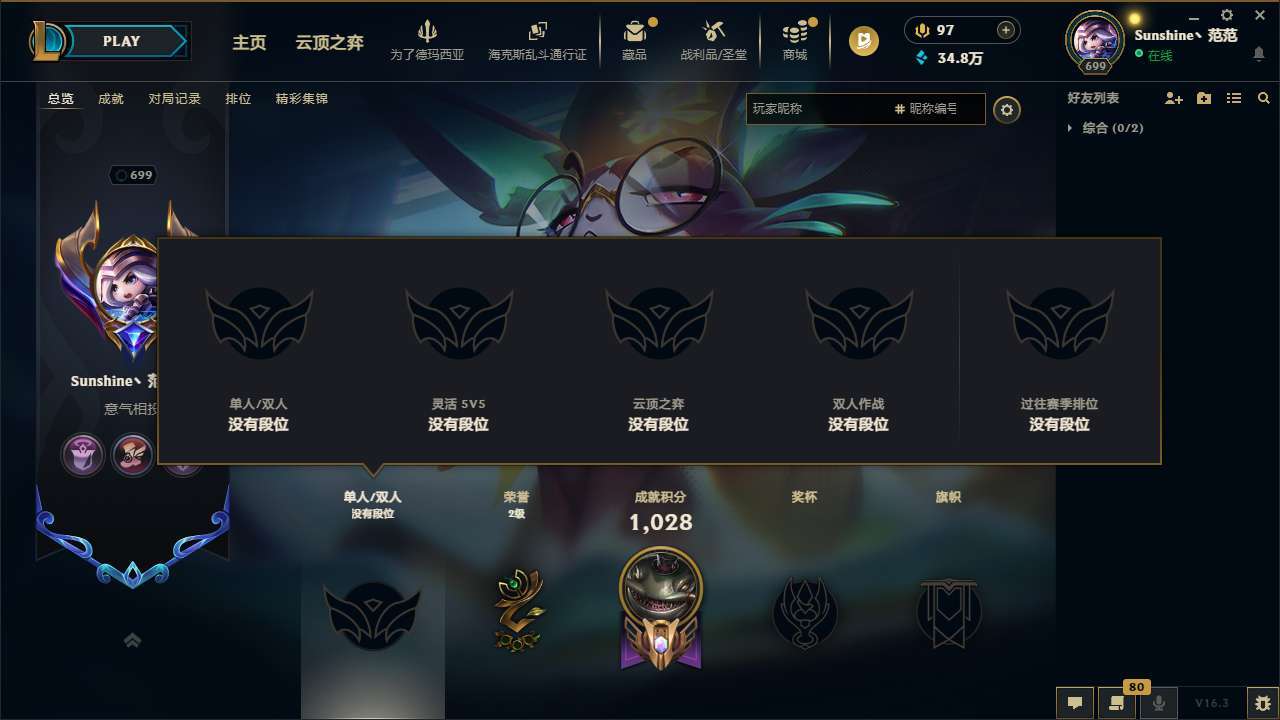This screenshot has height=720, width=1280.
Task: Select 云顶之弈 in the top menu
Action: pyautogui.click(x=329, y=43)
